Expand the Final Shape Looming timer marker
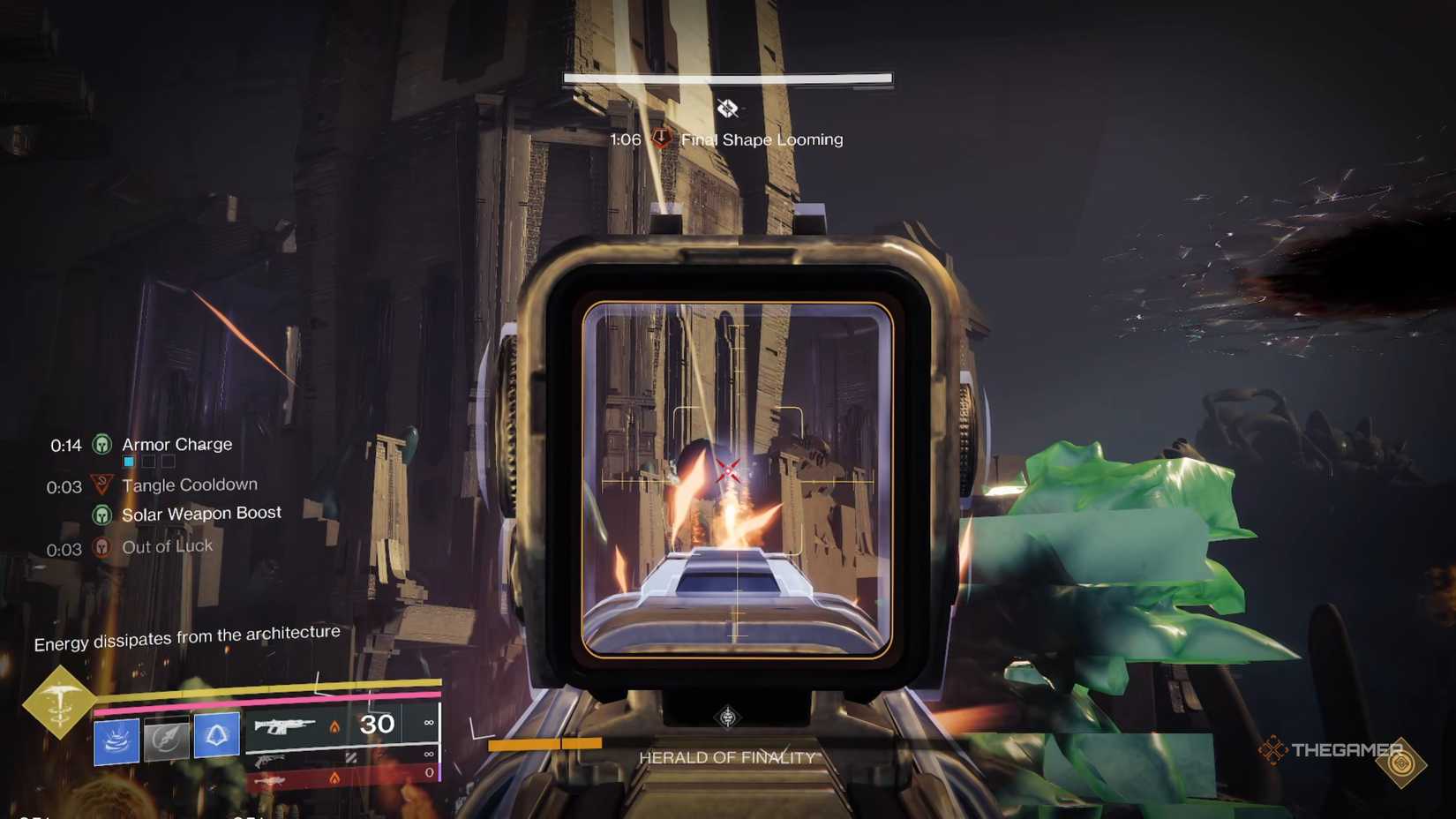 [x=660, y=138]
